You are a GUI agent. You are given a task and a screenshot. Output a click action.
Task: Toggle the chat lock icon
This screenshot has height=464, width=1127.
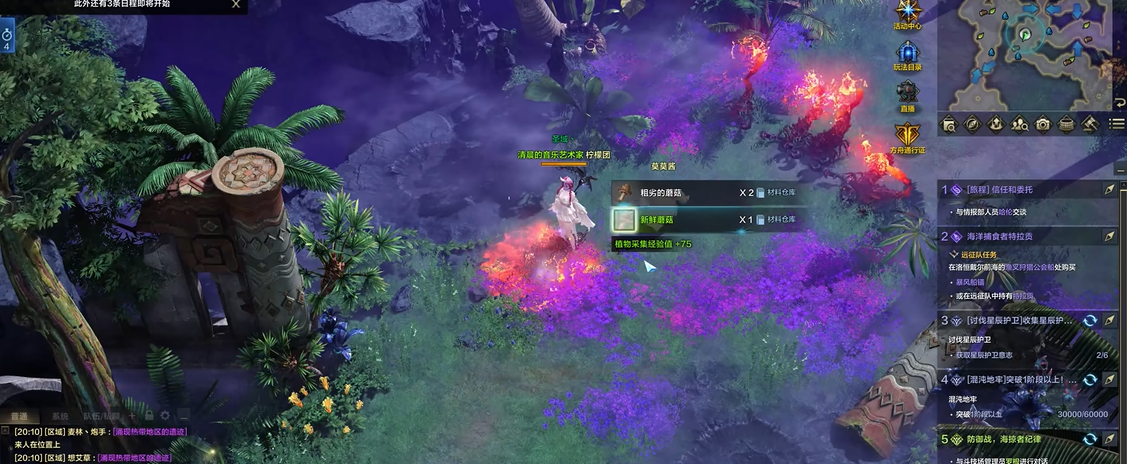(x=148, y=415)
